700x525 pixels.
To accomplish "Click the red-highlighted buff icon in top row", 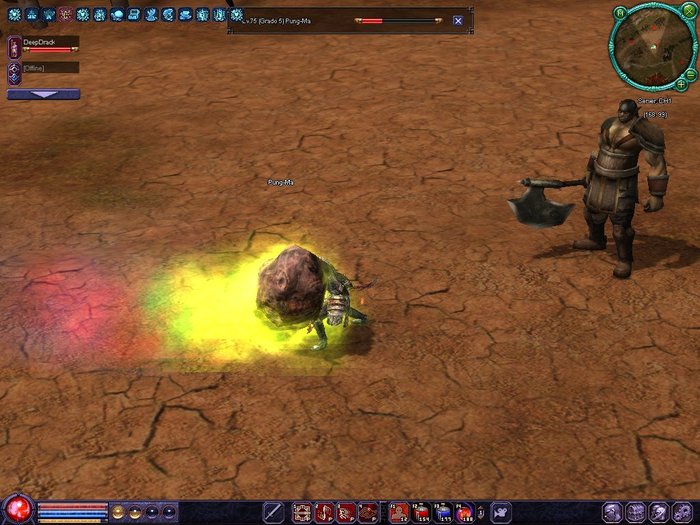I will click(x=65, y=15).
